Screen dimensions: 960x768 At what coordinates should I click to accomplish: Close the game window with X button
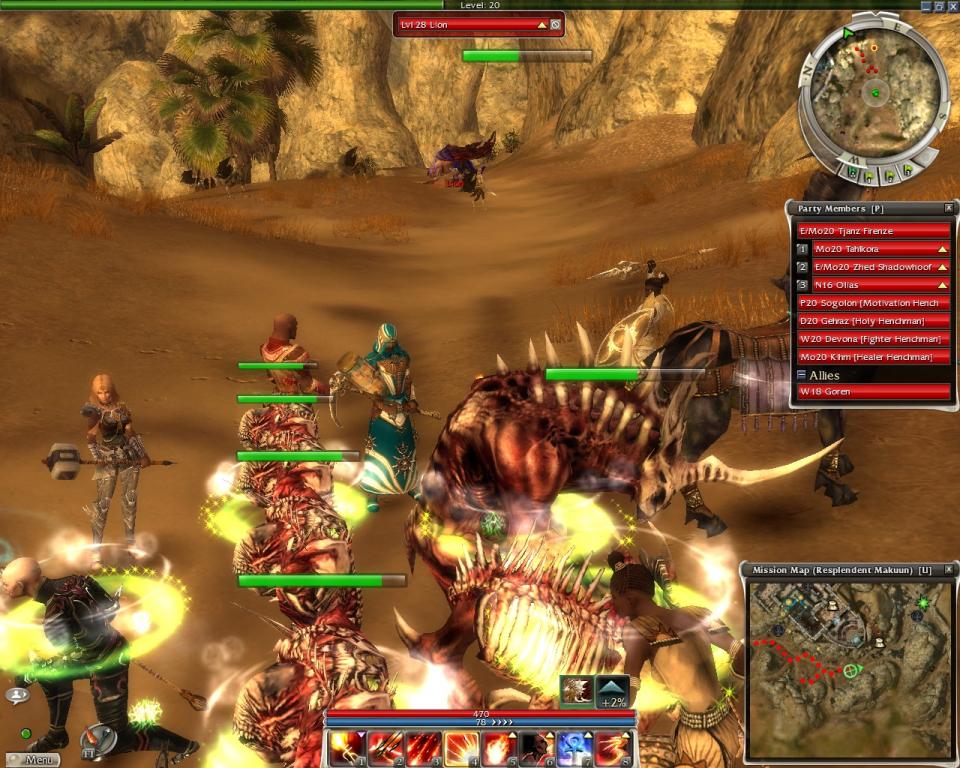[949, 5]
